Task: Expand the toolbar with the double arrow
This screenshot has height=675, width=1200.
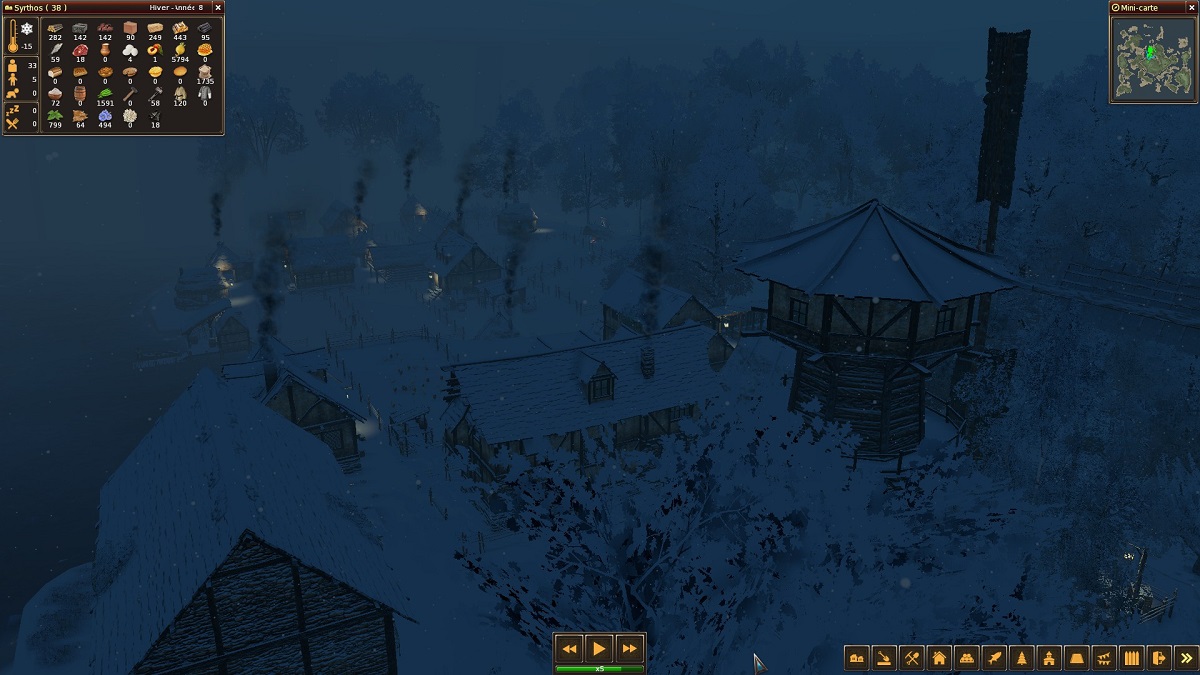Action: (1186, 658)
